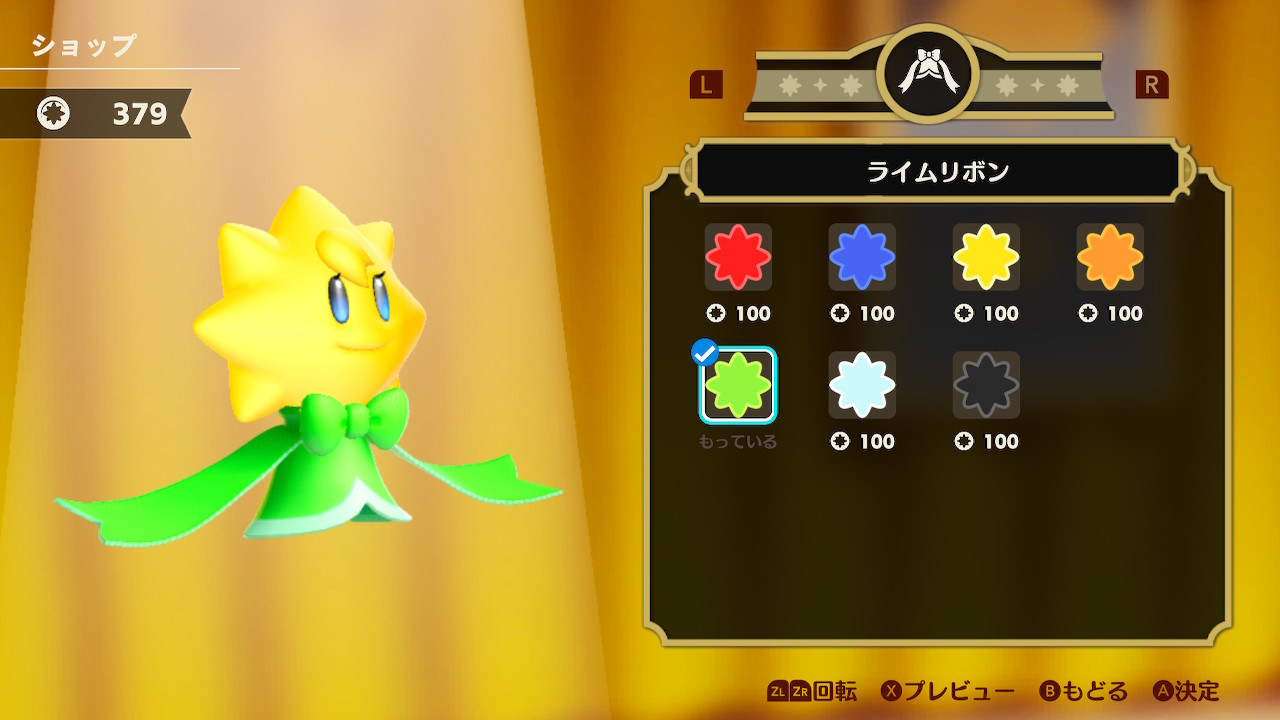Open the ribbon category tab
Image resolution: width=1280 pixels, height=720 pixels.
click(x=928, y=75)
